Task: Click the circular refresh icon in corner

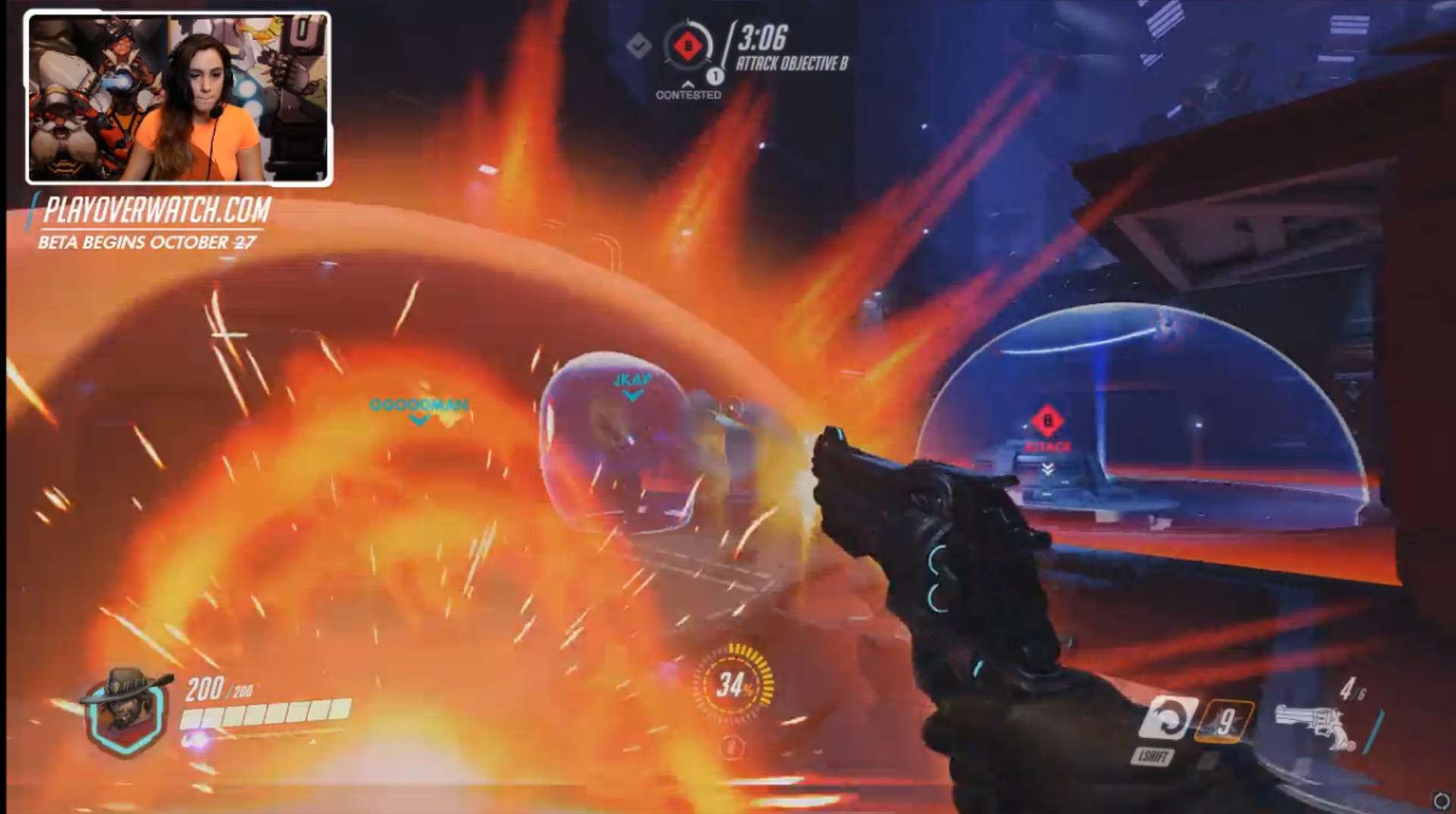Action: tap(1441, 800)
